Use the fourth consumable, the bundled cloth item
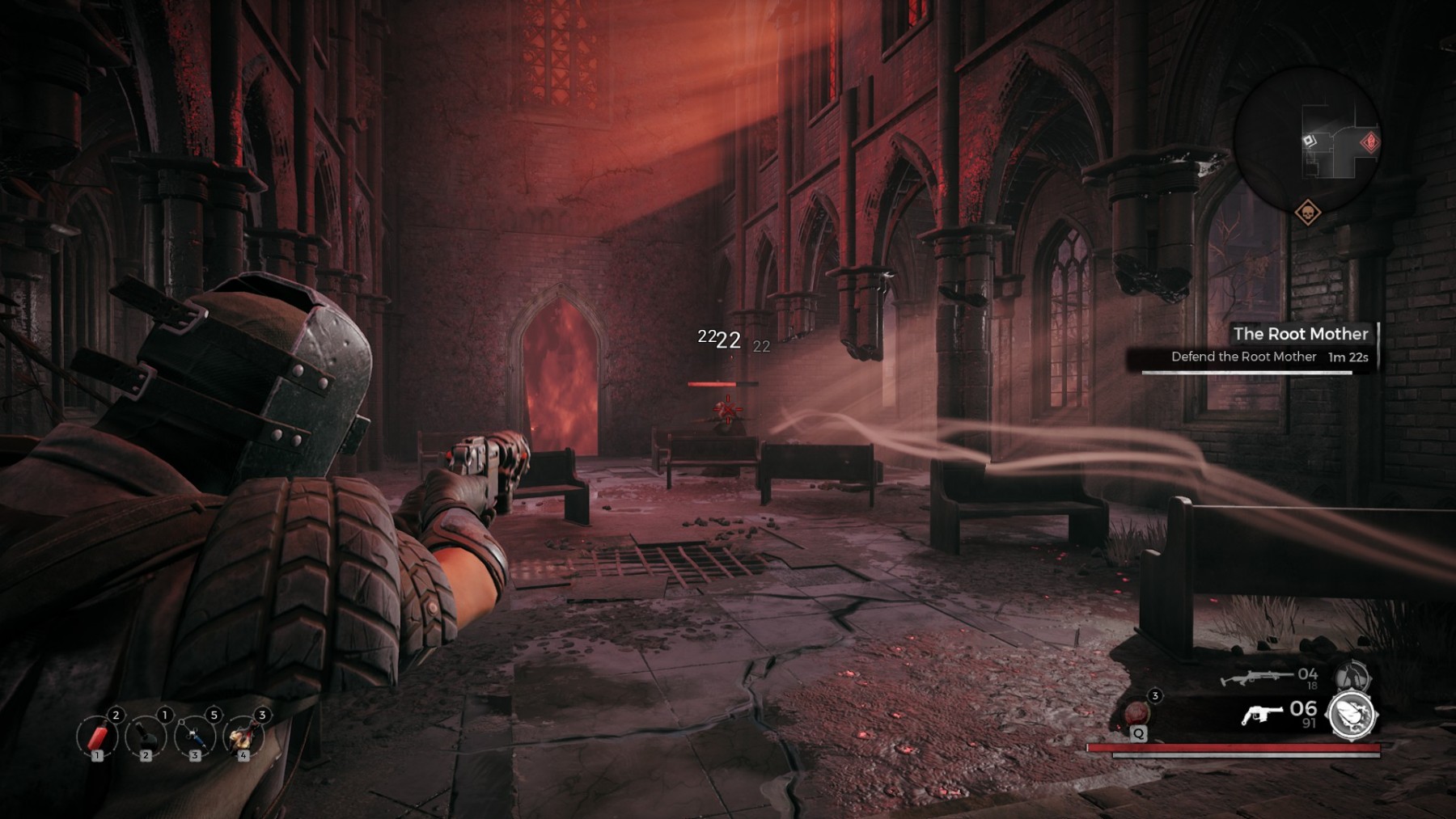The height and width of the screenshot is (819, 1456). tap(243, 737)
